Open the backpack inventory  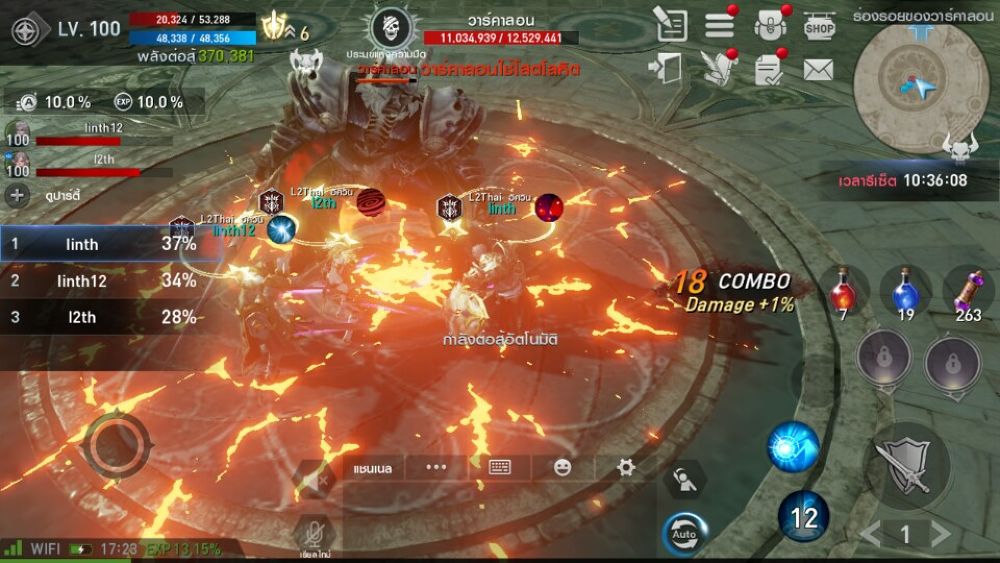(x=769, y=26)
